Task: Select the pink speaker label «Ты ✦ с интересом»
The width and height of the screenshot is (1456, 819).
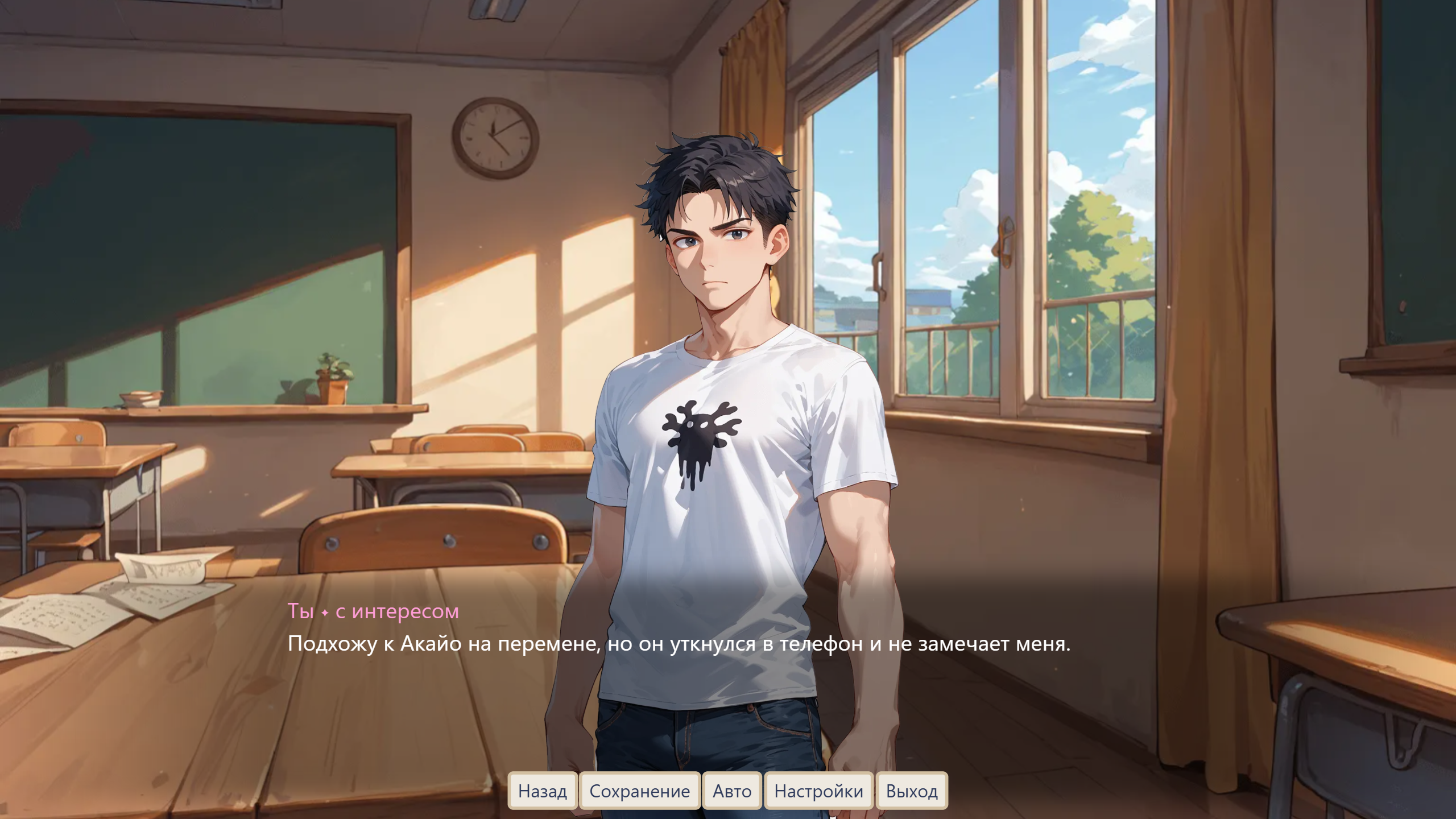Action: [373, 612]
